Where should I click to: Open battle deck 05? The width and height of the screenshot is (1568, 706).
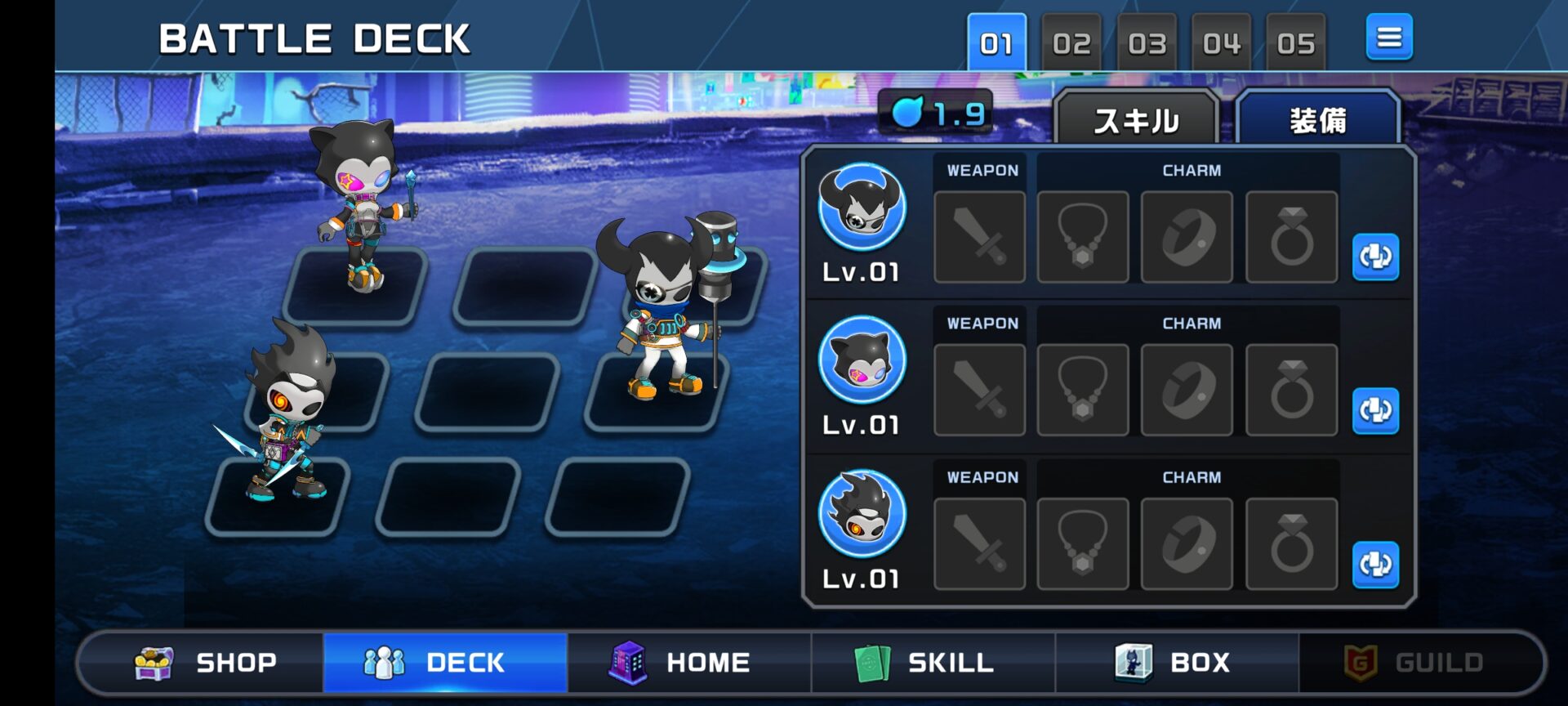[1296, 42]
